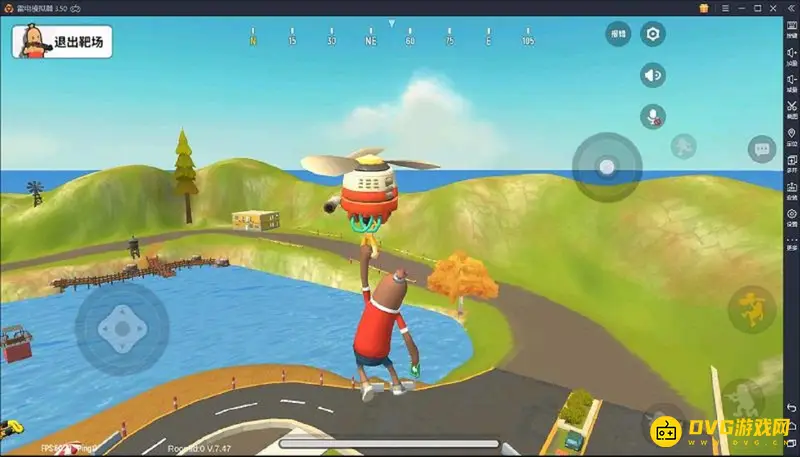Toggle the speaker sound button
This screenshot has height=457, width=800.
[653, 75]
